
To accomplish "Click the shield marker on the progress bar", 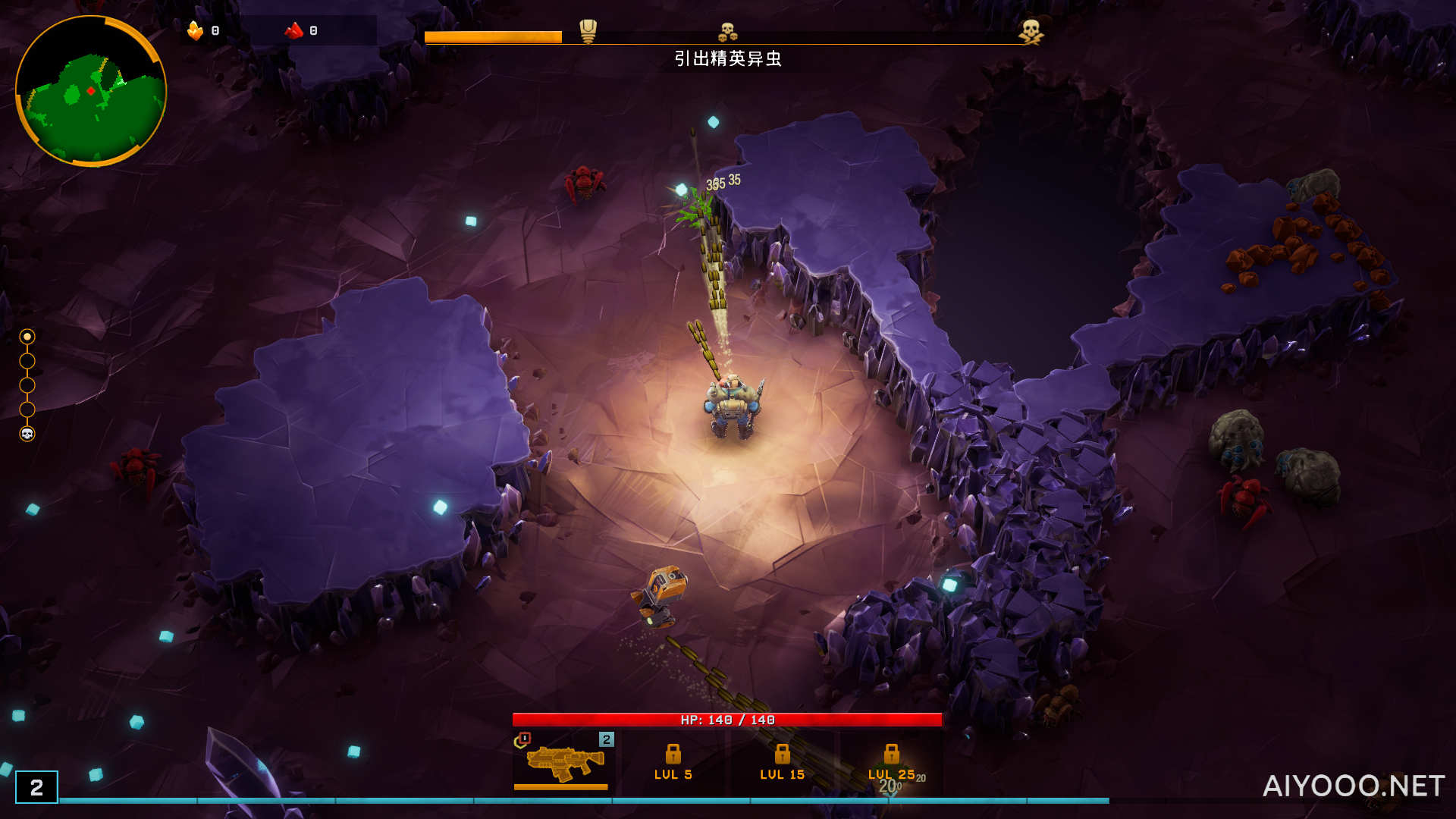I will pos(588,31).
